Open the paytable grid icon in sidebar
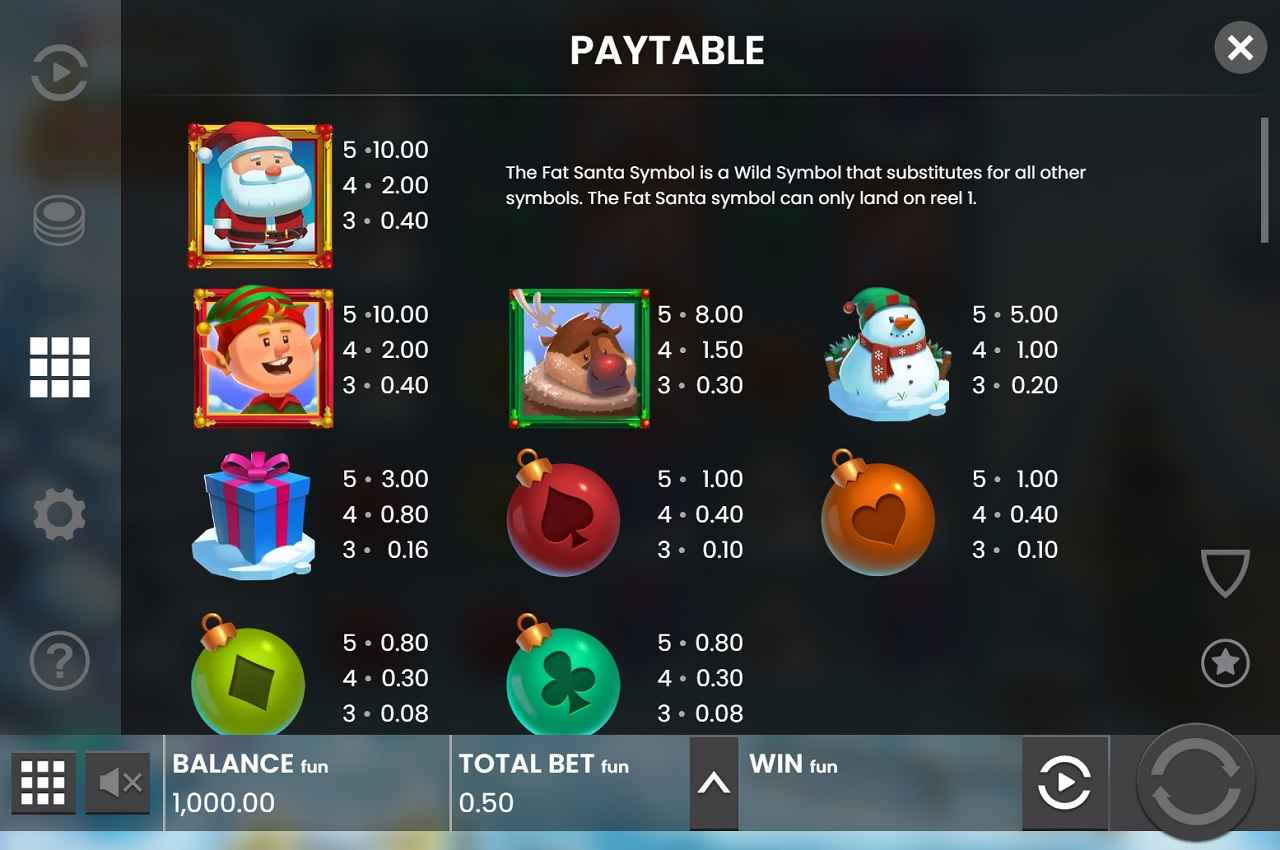This screenshot has height=850, width=1280. (58, 367)
